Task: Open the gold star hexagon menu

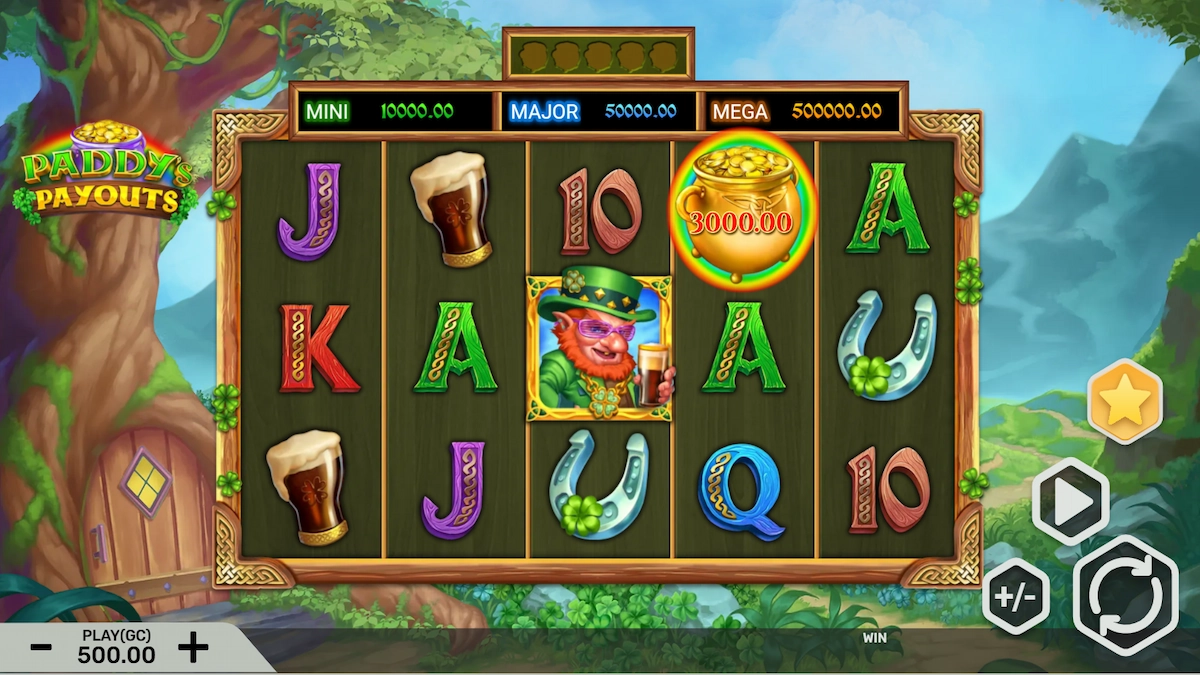Action: click(1125, 401)
